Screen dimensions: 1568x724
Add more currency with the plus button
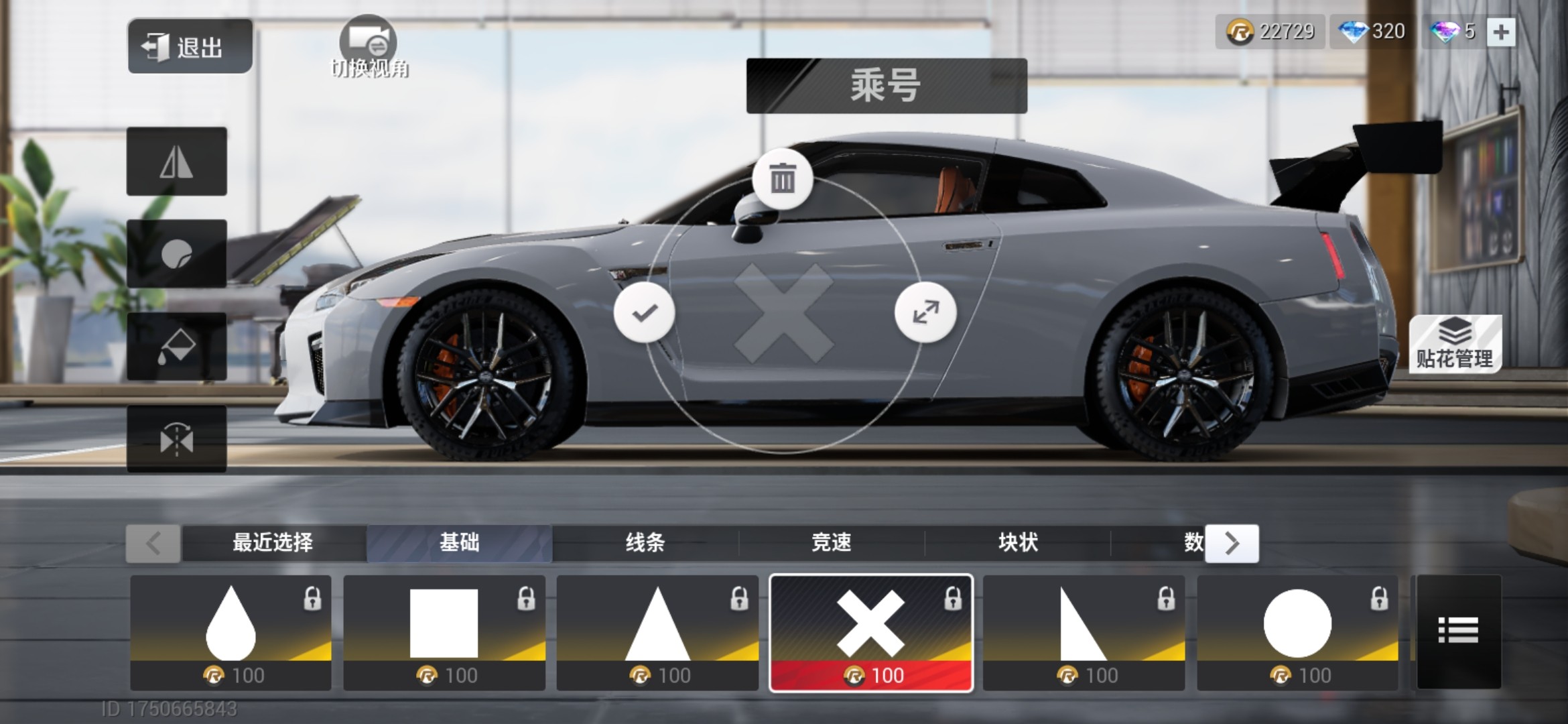point(1501,32)
